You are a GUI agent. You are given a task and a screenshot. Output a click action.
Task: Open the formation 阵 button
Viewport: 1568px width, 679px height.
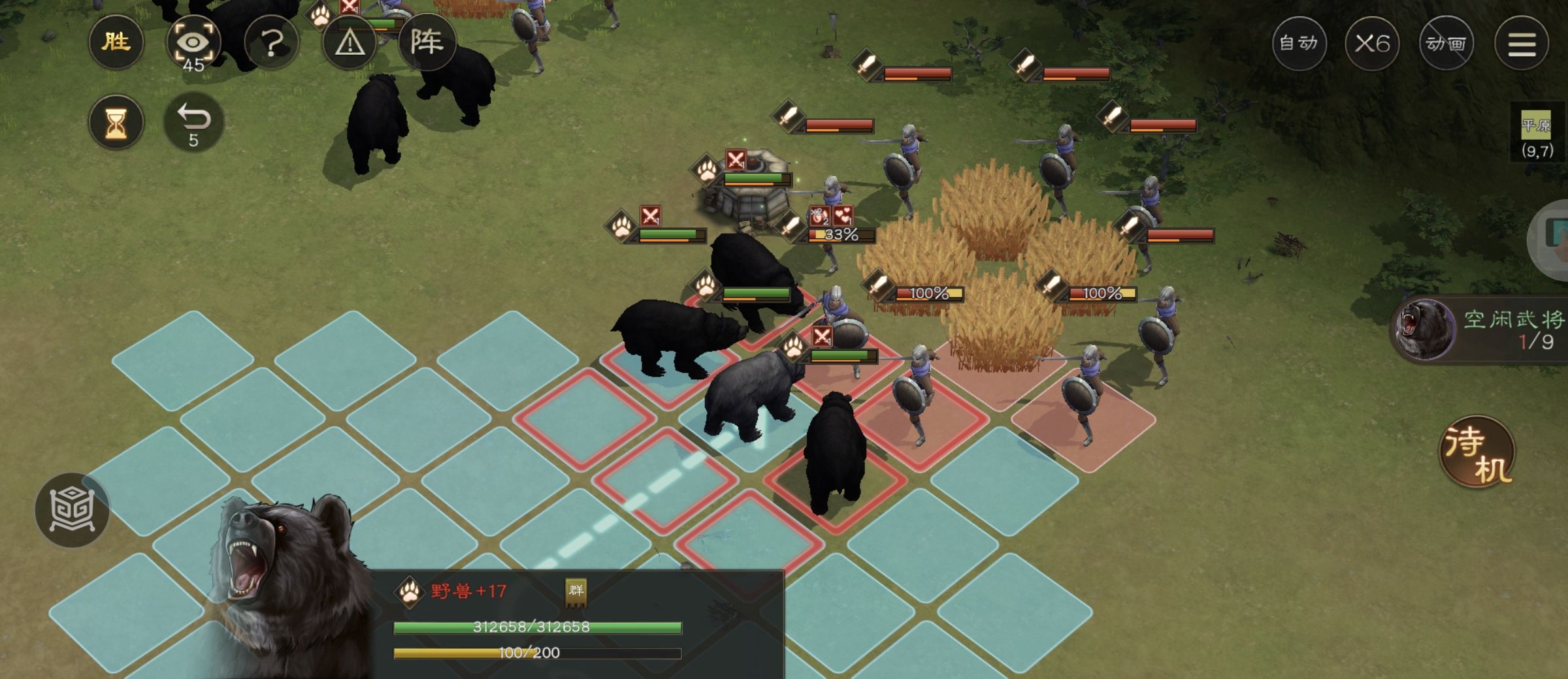click(x=427, y=43)
